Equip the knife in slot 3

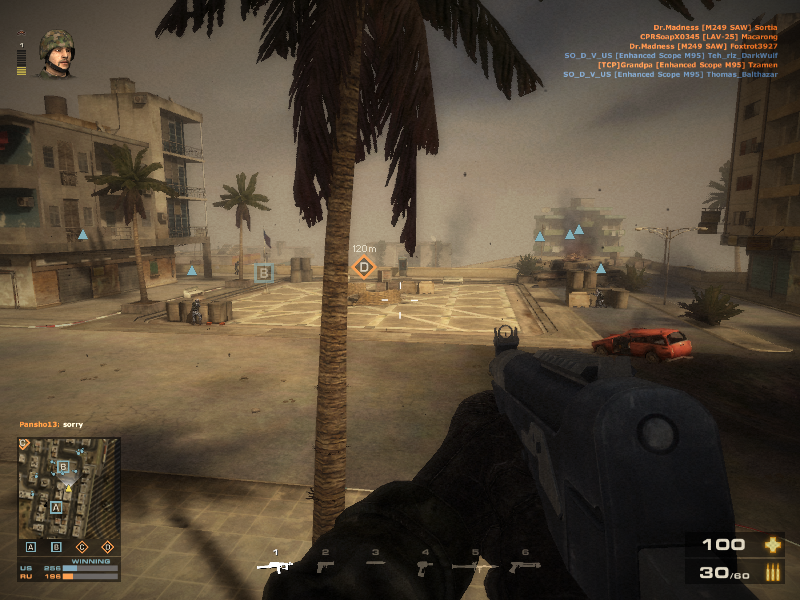tap(375, 565)
